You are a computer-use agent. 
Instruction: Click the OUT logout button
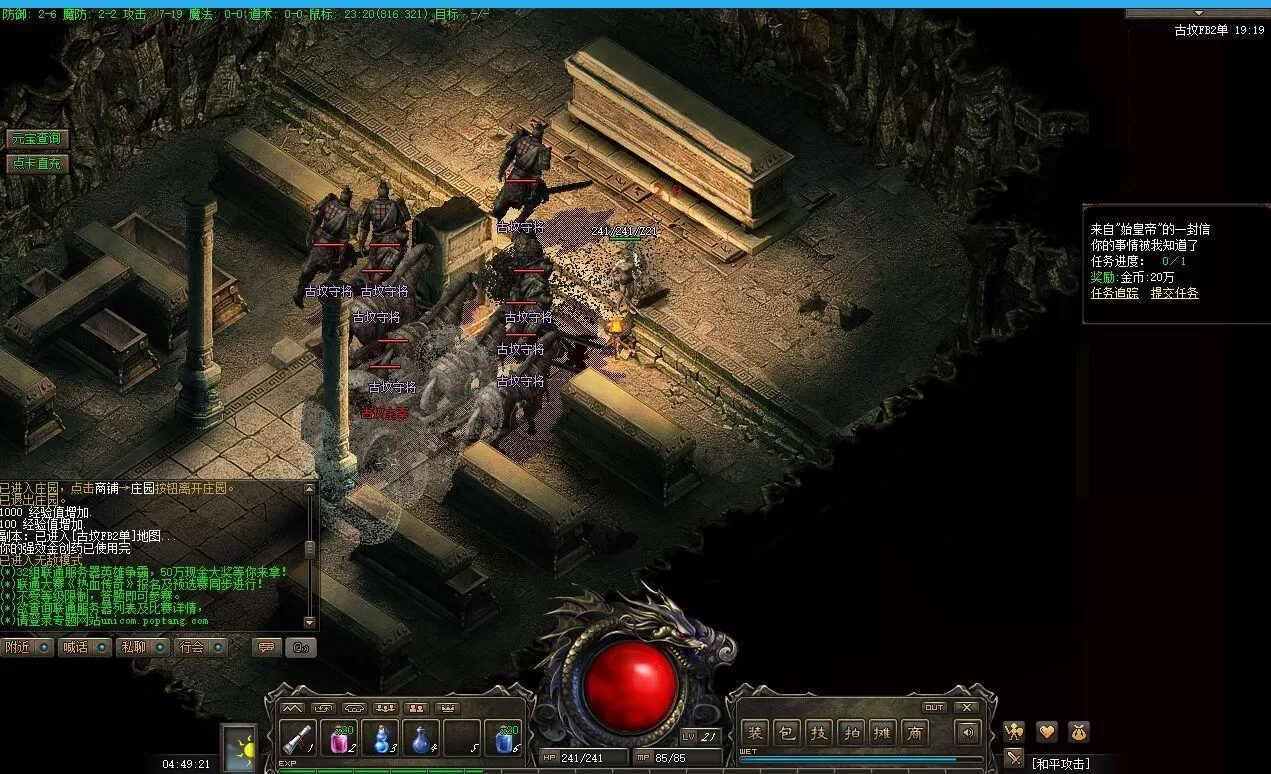tap(934, 707)
